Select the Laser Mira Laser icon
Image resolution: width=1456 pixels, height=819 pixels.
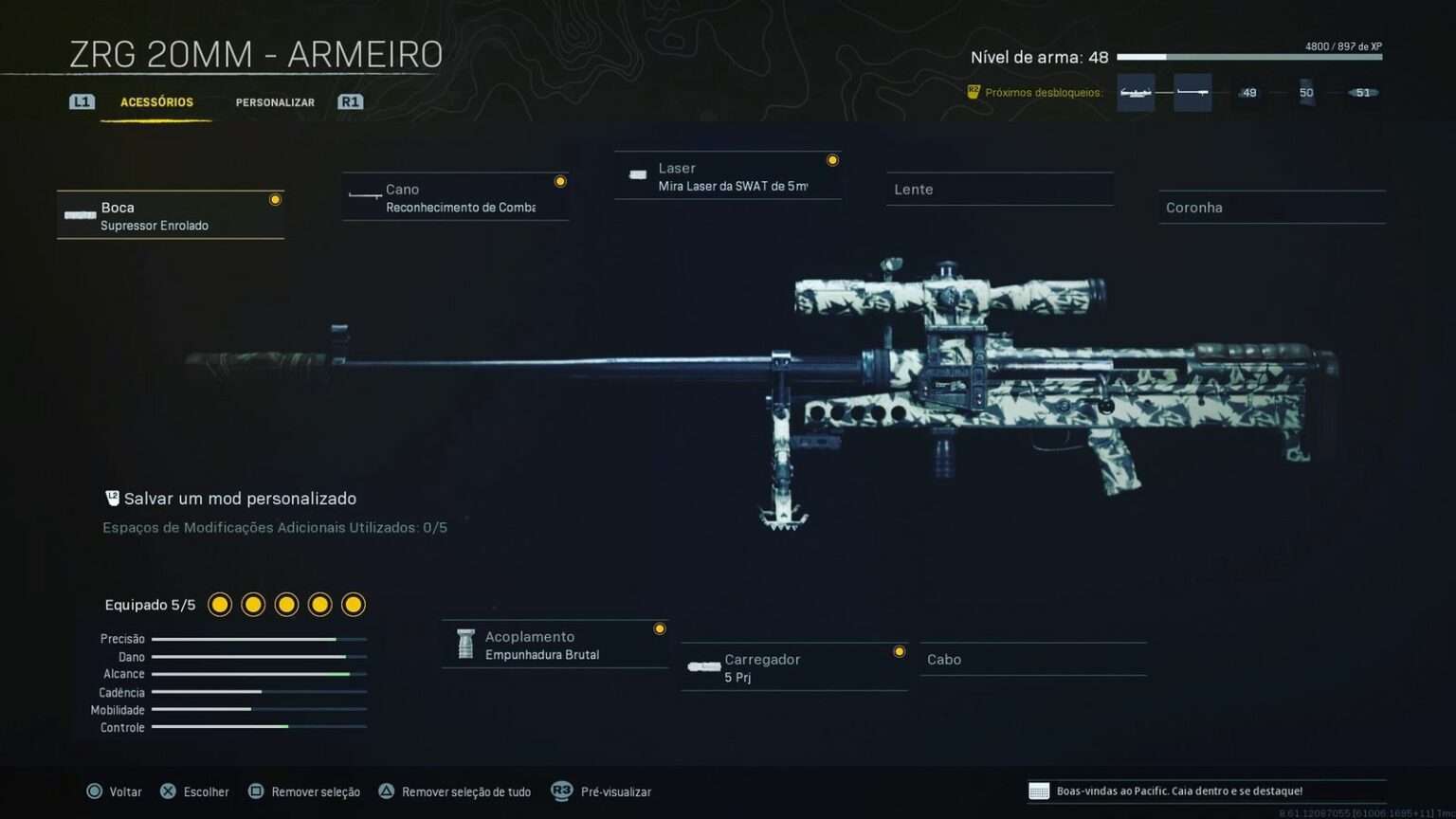pyautogui.click(x=637, y=175)
